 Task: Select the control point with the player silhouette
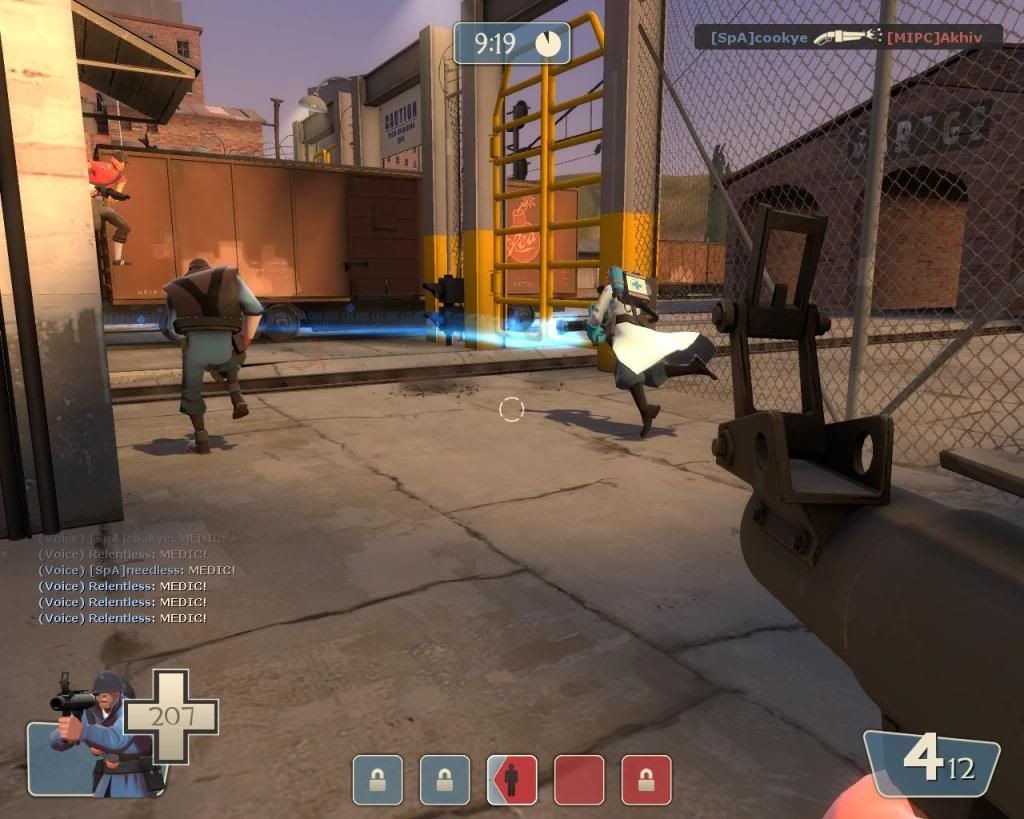click(x=511, y=780)
